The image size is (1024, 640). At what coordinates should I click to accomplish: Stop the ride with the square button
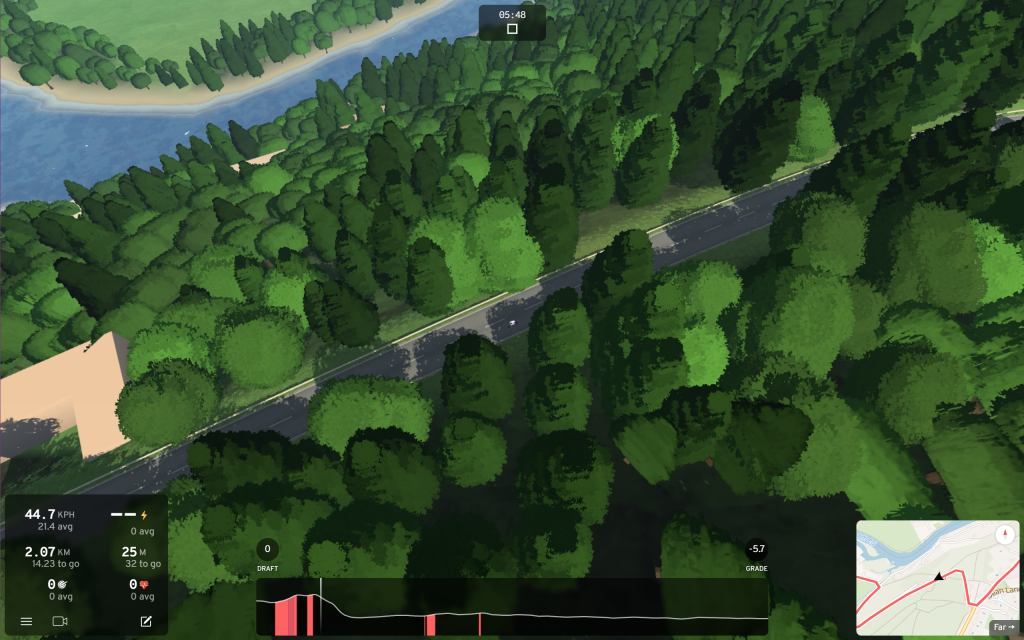coord(512,30)
